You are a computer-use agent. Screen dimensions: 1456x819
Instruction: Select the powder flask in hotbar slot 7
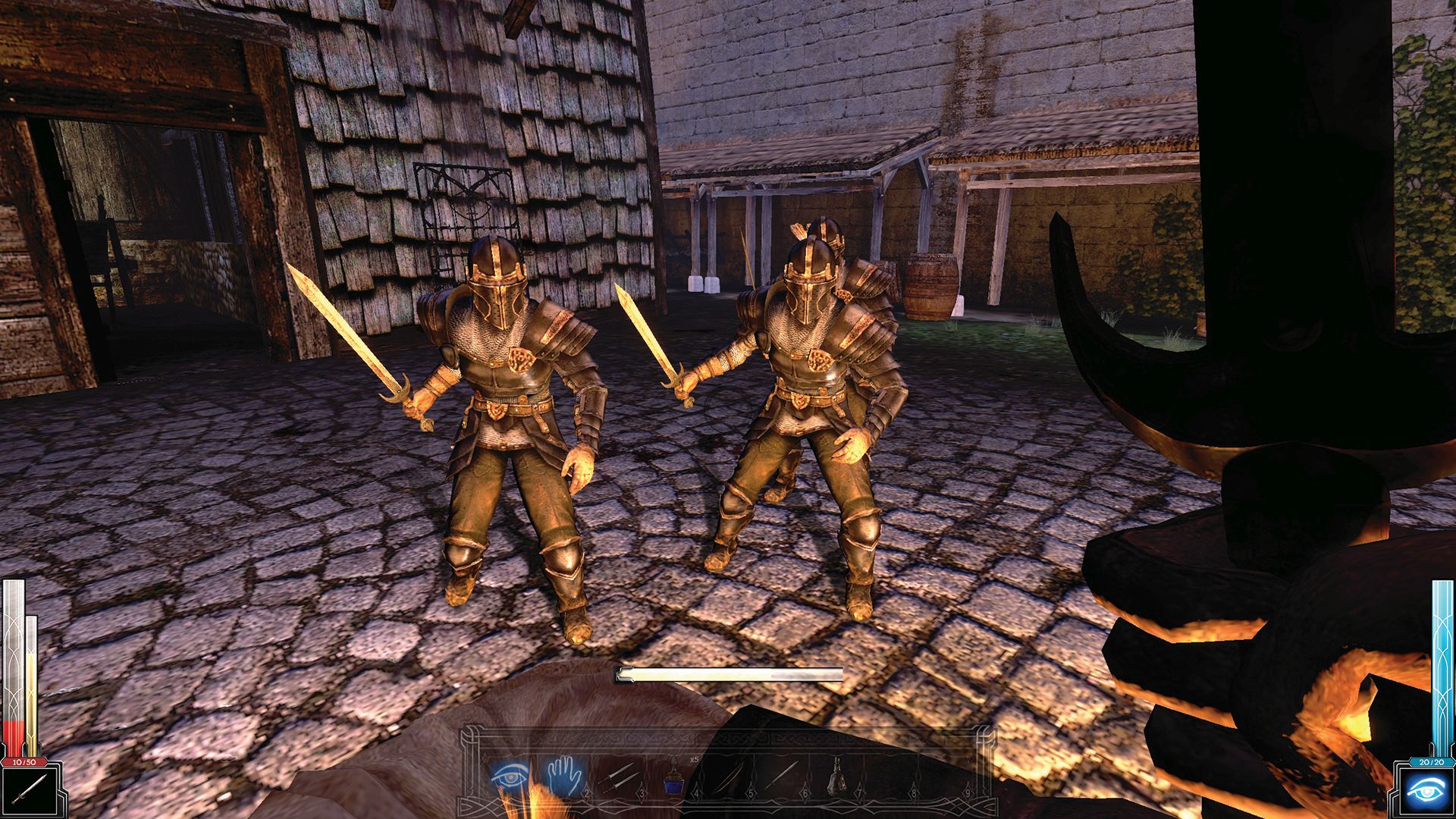click(837, 777)
